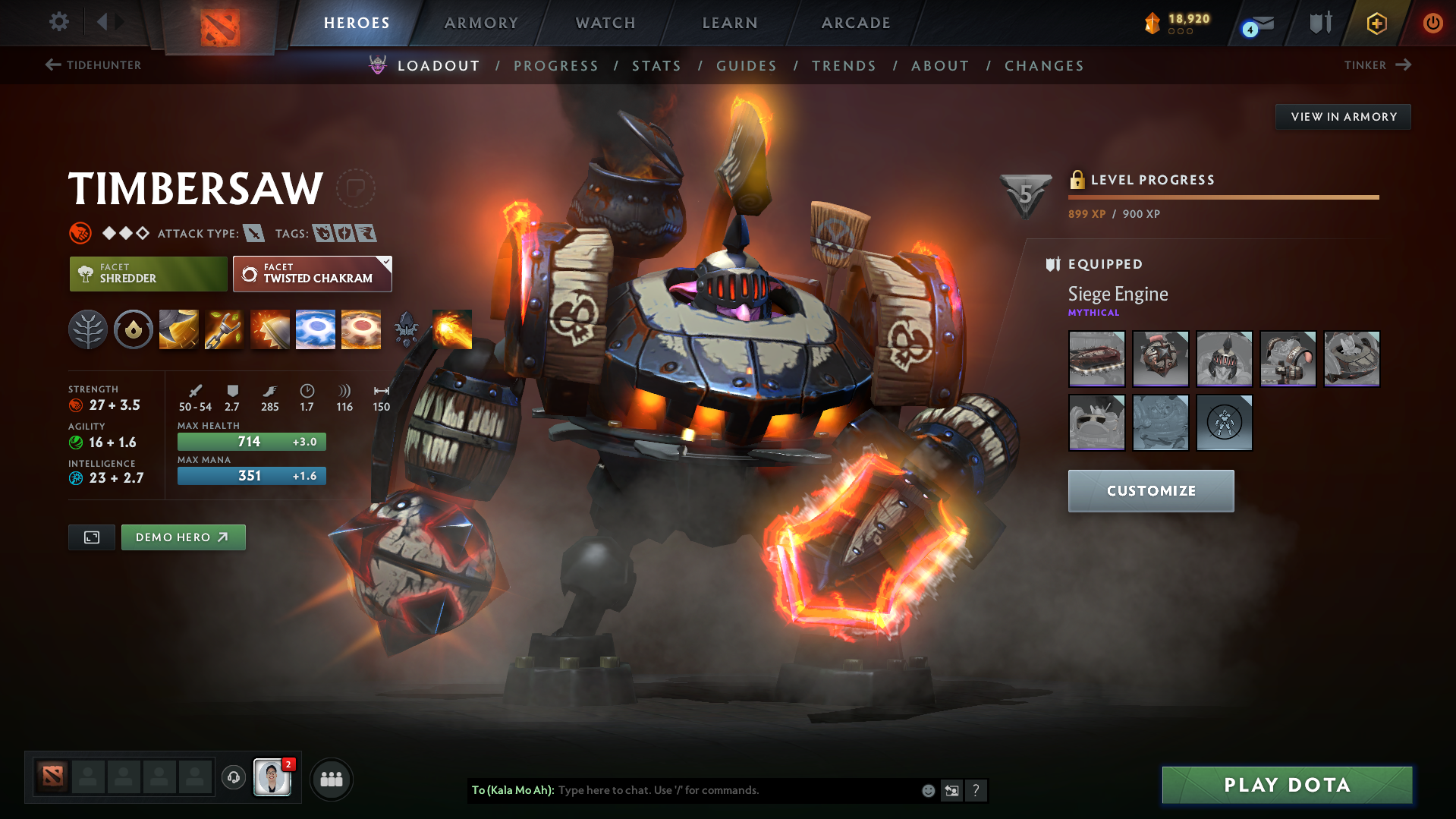Expand the Twisted Chakram facet dropdown
Screen dimensions: 1456x819
point(387,263)
